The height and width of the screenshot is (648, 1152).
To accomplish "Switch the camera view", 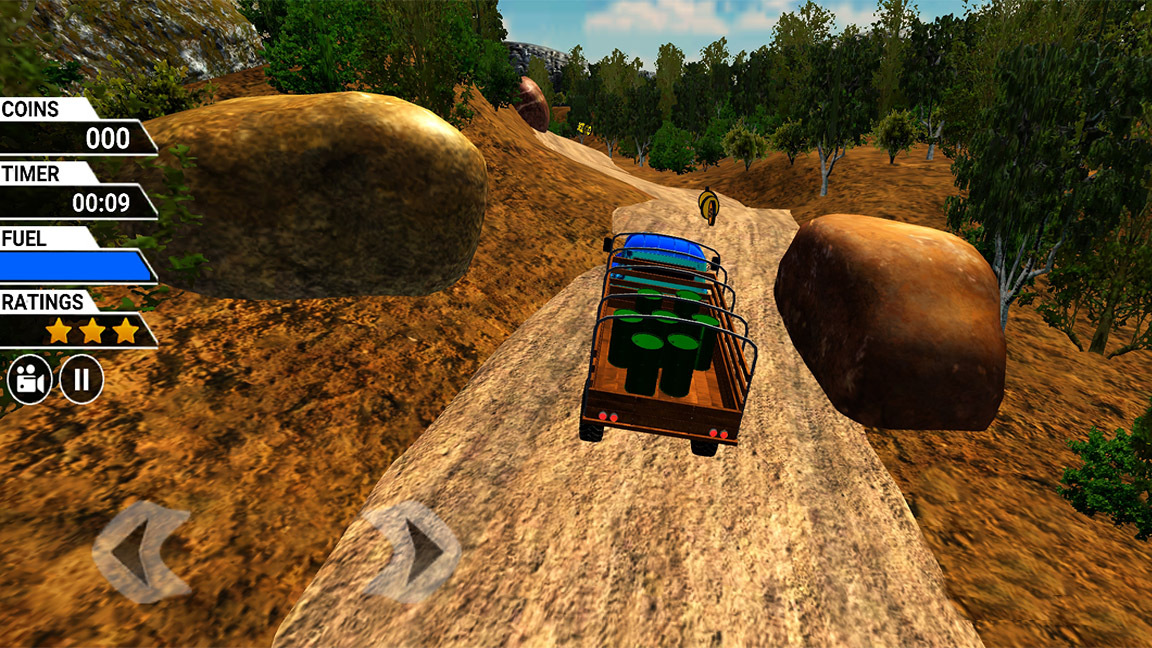I will pos(30,380).
